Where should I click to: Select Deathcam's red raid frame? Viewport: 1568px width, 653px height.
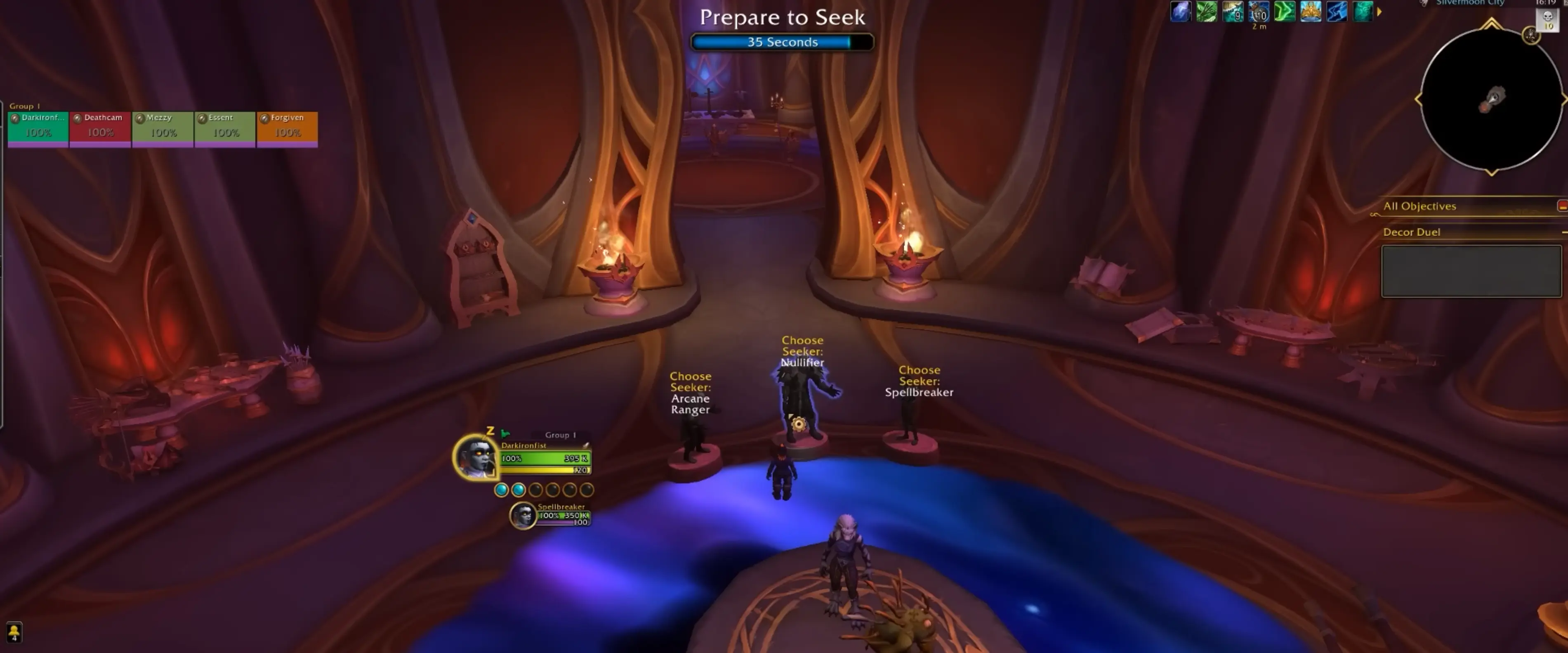(x=100, y=128)
